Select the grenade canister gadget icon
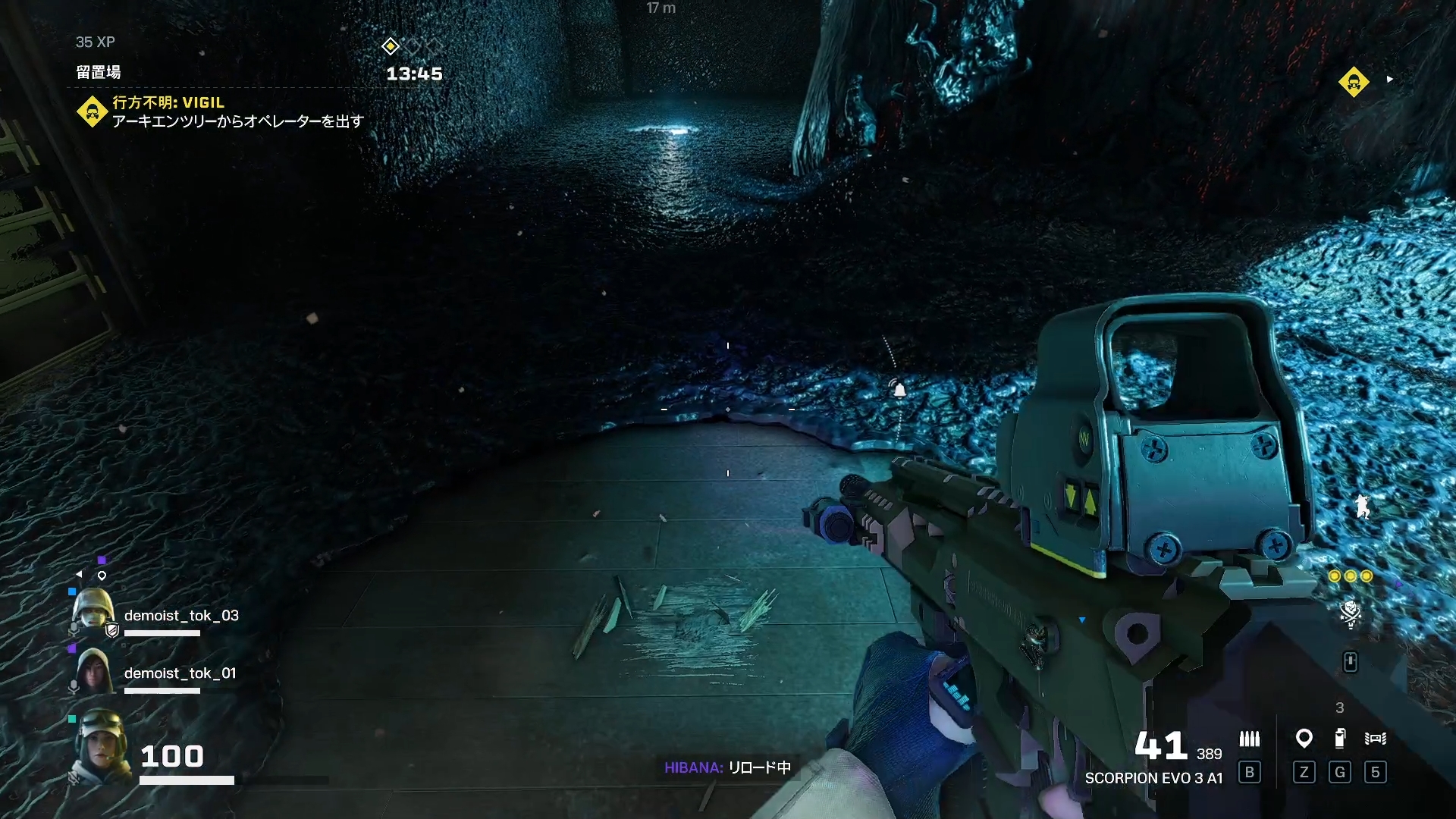The image size is (1456, 819). click(1340, 738)
